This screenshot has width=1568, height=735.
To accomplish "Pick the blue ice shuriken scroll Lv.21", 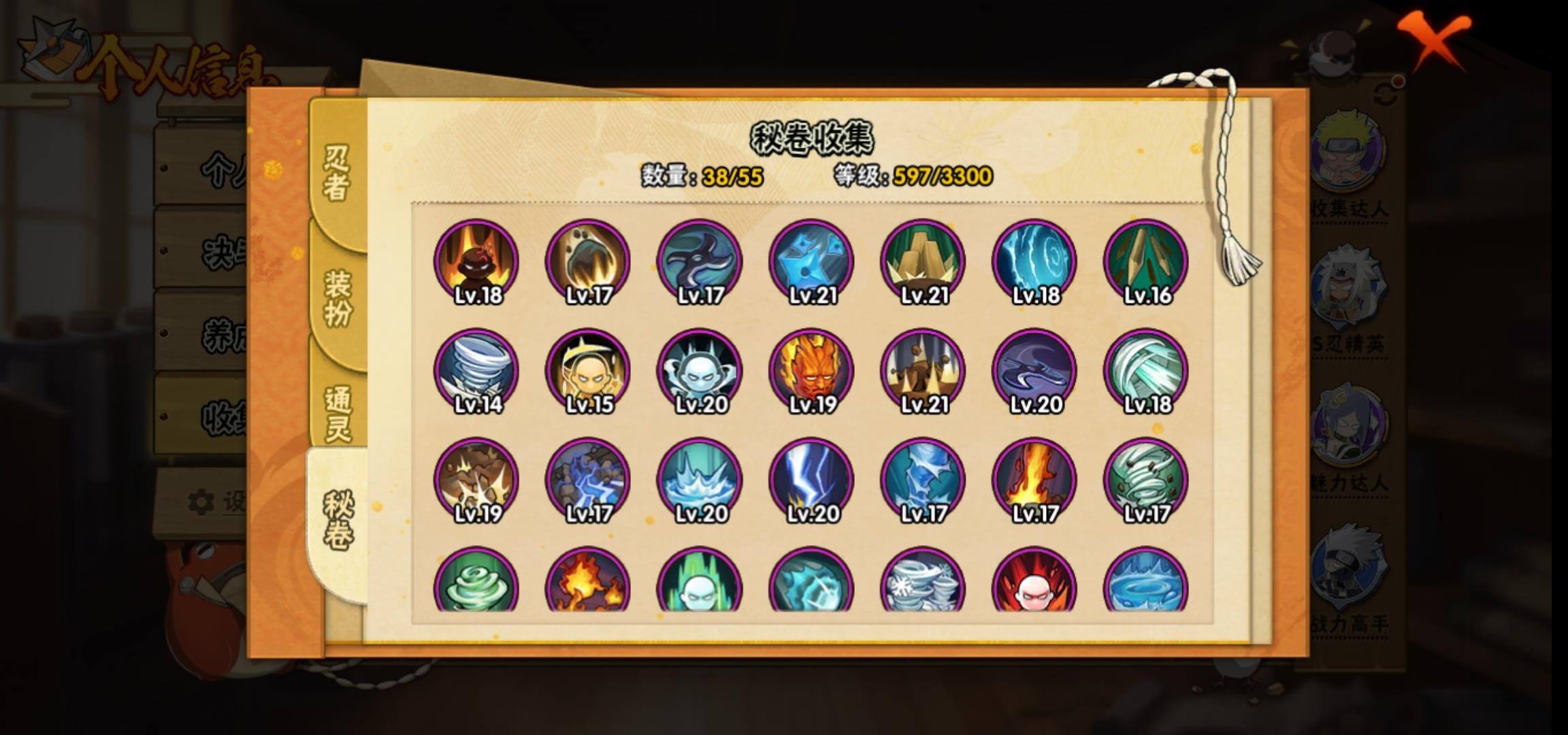I will pyautogui.click(x=811, y=262).
